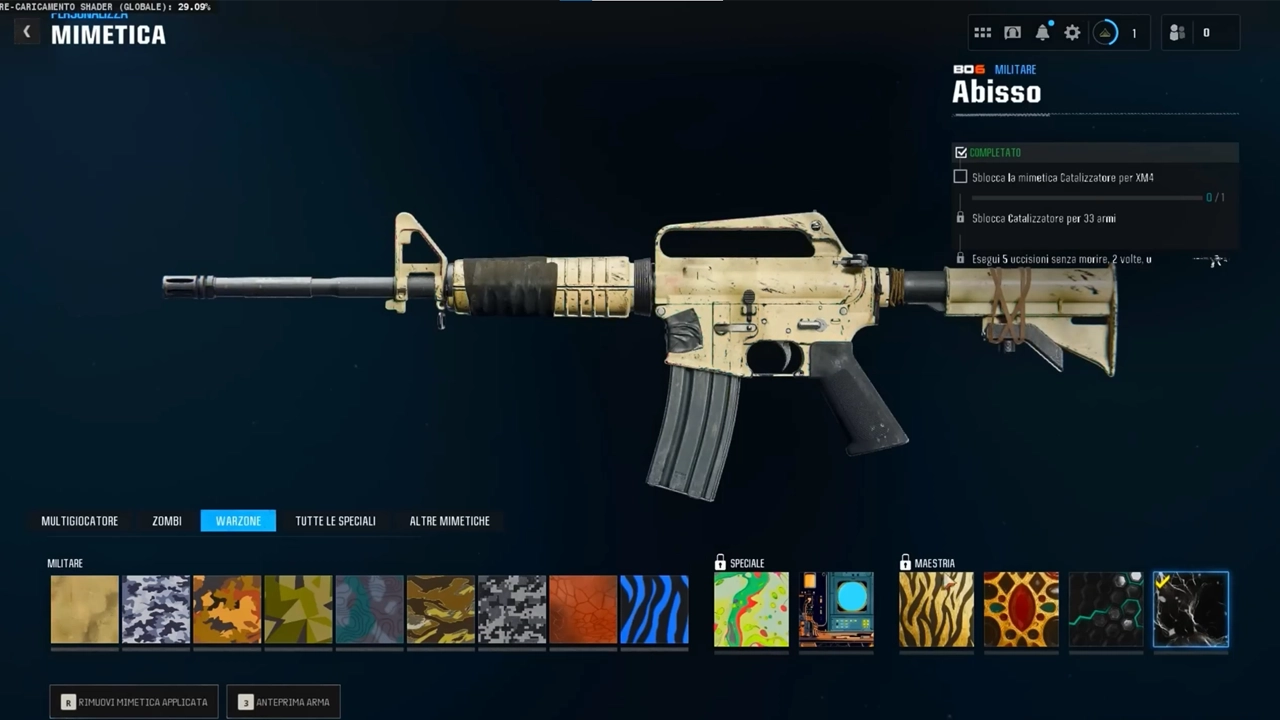Show the Tutte le Speciali tab
Screen dimensions: 1280x720
[x=335, y=521]
